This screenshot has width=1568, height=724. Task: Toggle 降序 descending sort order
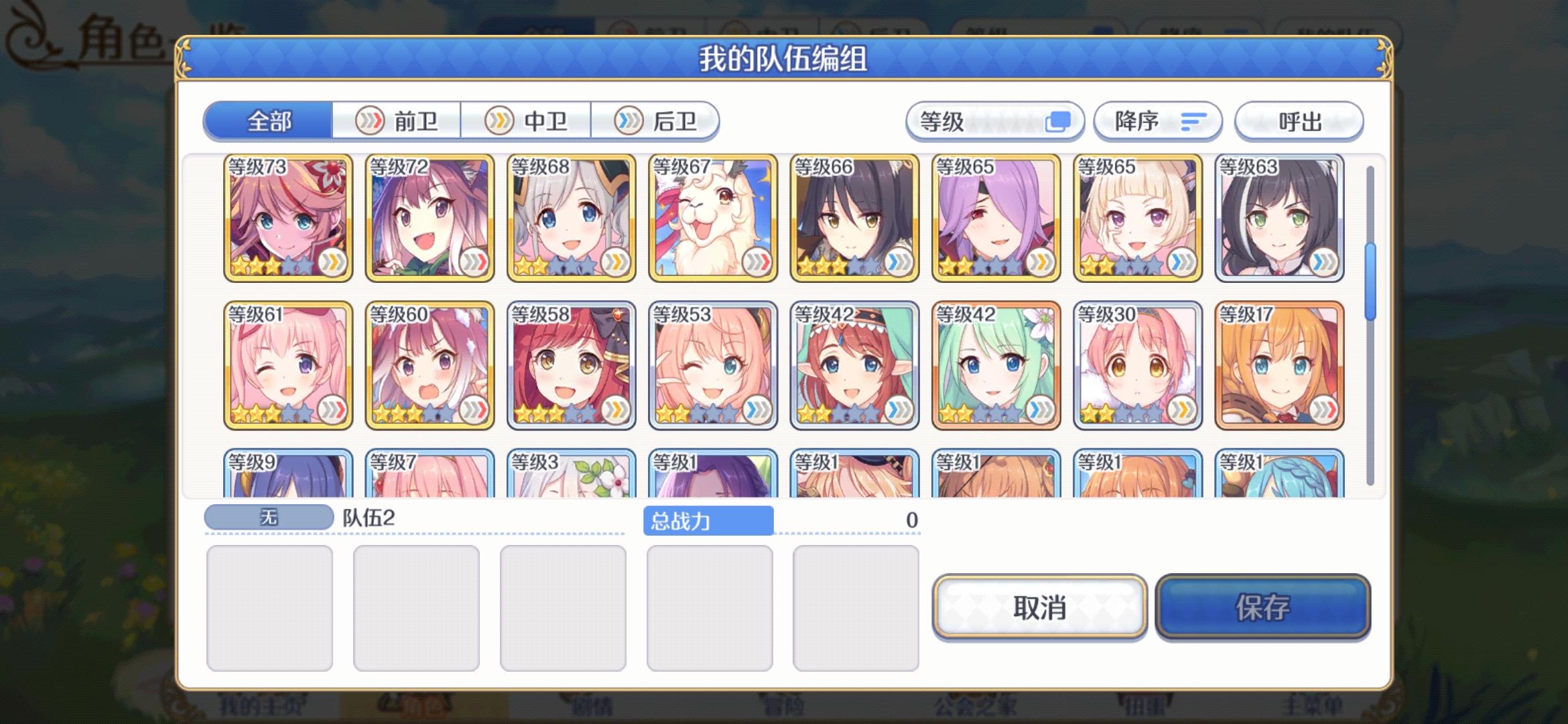tap(1157, 121)
